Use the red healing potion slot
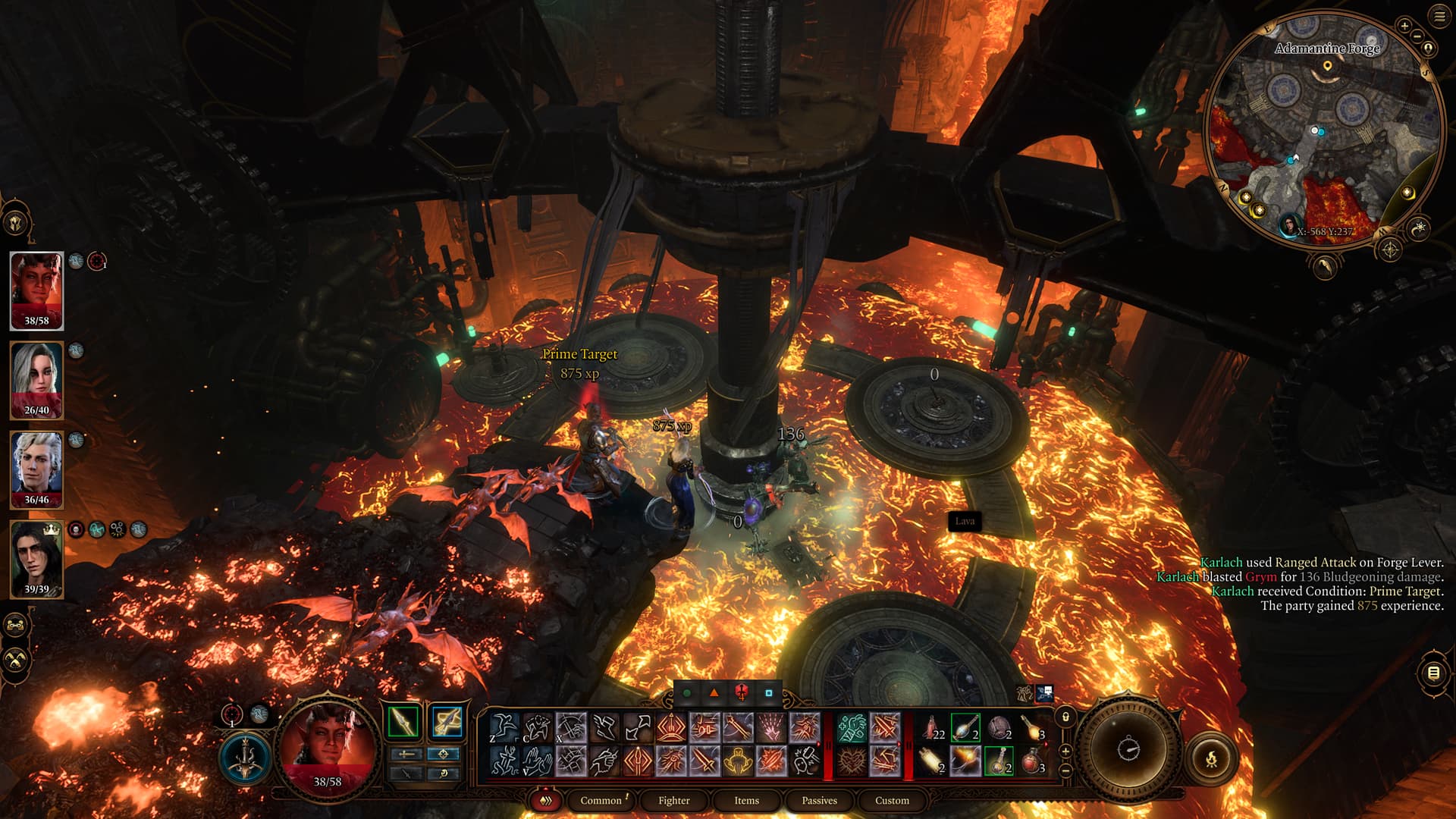This screenshot has height=819, width=1456. tap(1032, 760)
